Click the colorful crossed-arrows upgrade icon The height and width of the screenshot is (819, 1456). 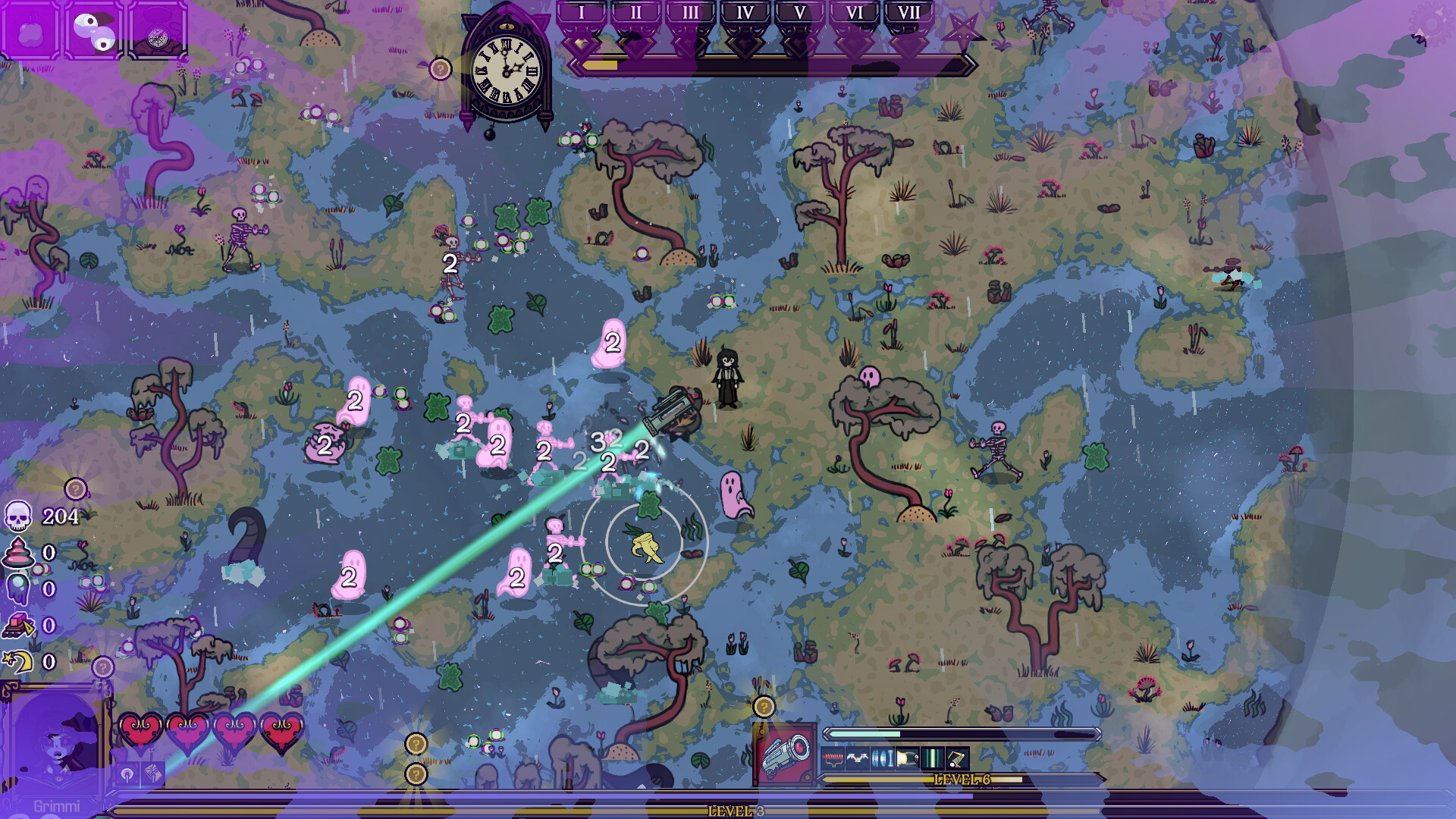pyautogui.click(x=857, y=758)
